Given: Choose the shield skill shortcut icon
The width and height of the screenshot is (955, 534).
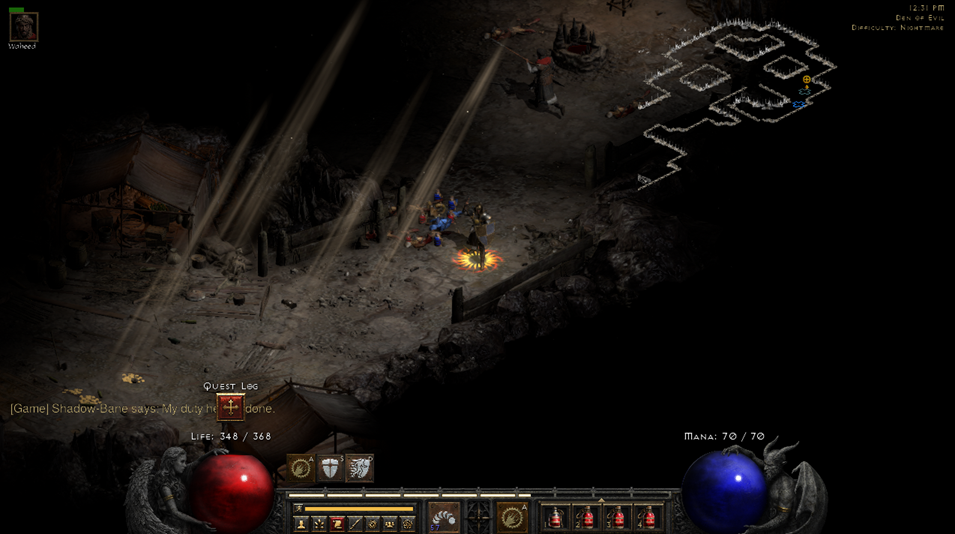Looking at the screenshot, I should (x=330, y=468).
